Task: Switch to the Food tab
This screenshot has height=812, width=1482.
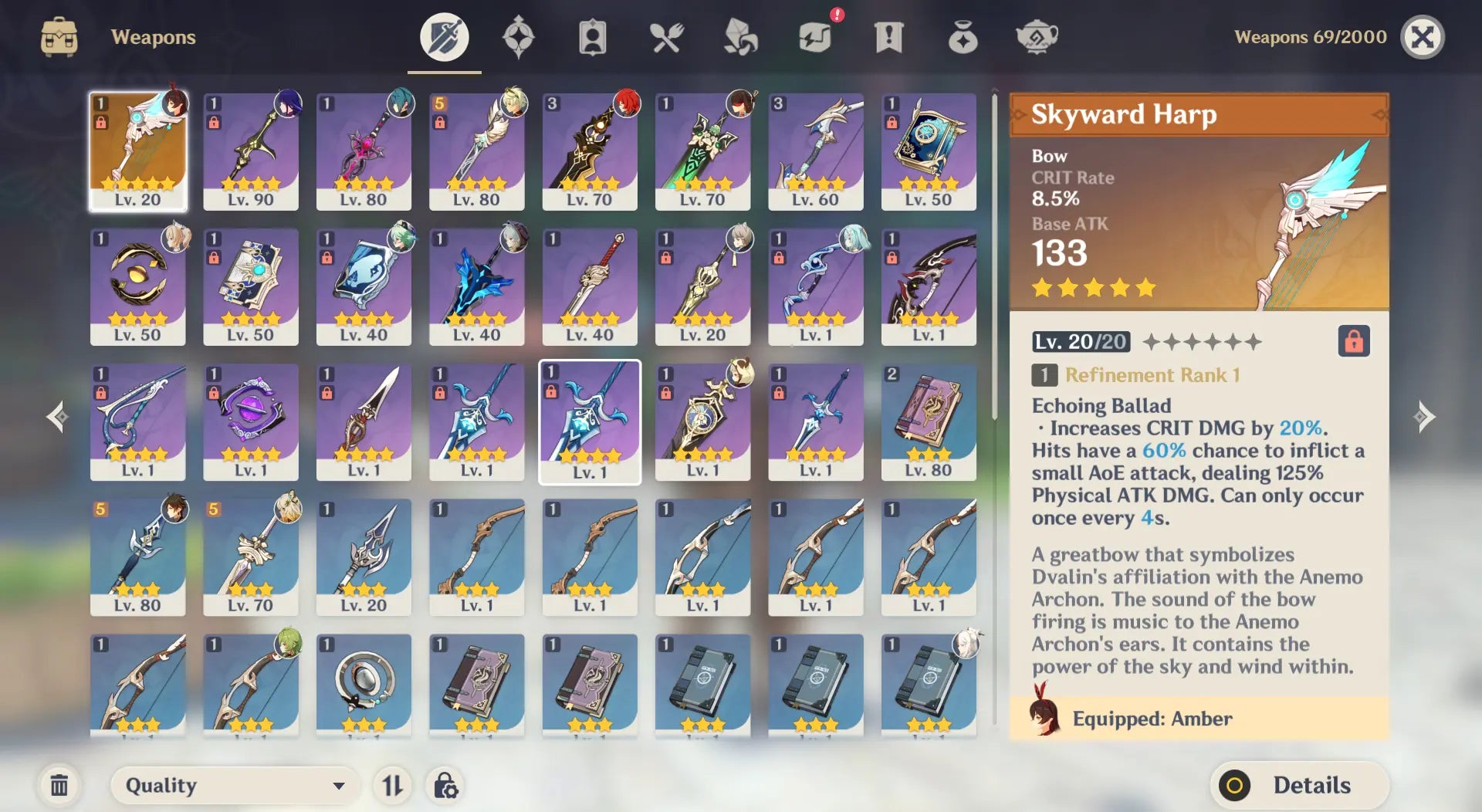Action: click(666, 37)
